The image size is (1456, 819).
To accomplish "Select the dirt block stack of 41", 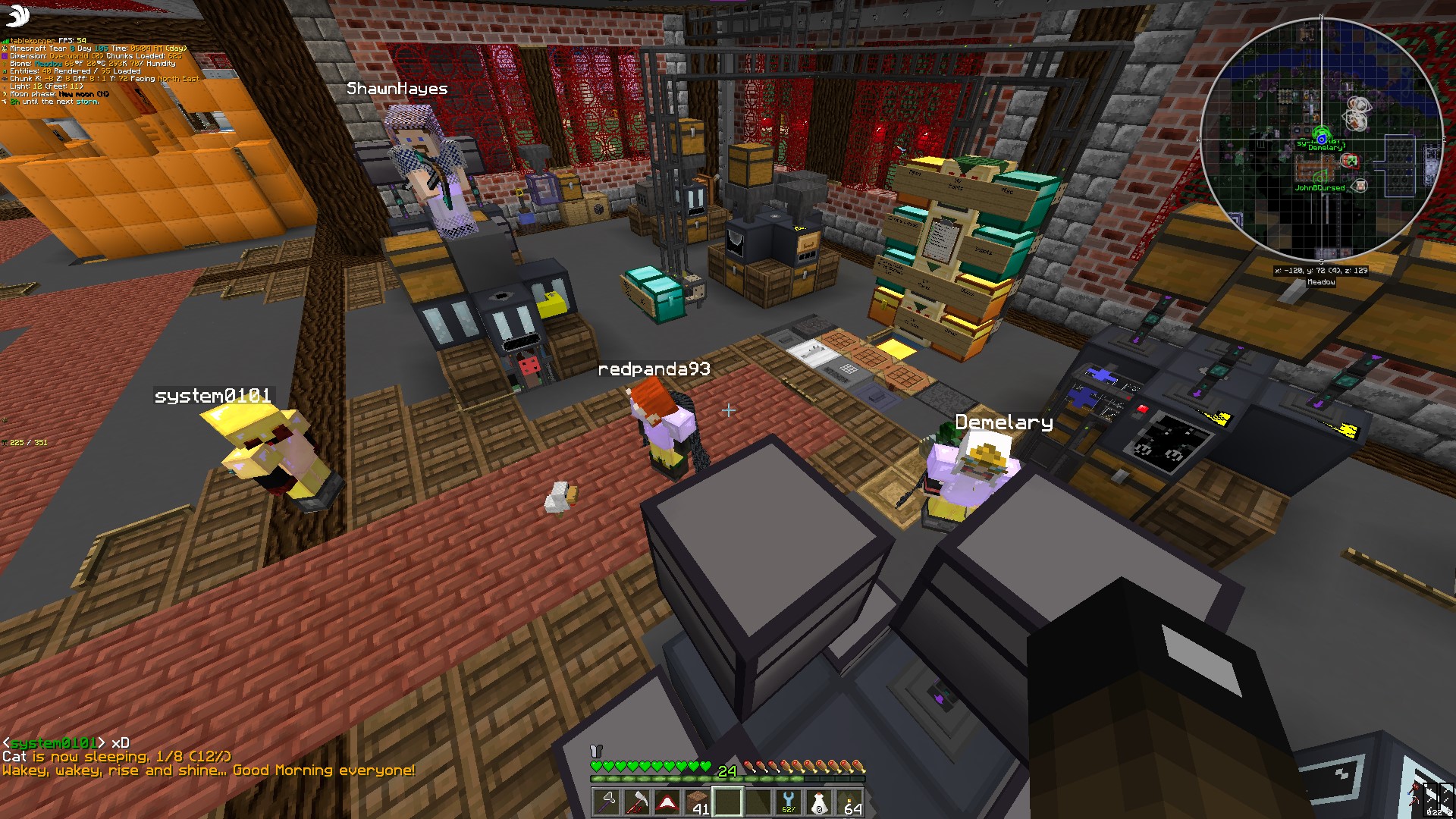I will 698,802.
